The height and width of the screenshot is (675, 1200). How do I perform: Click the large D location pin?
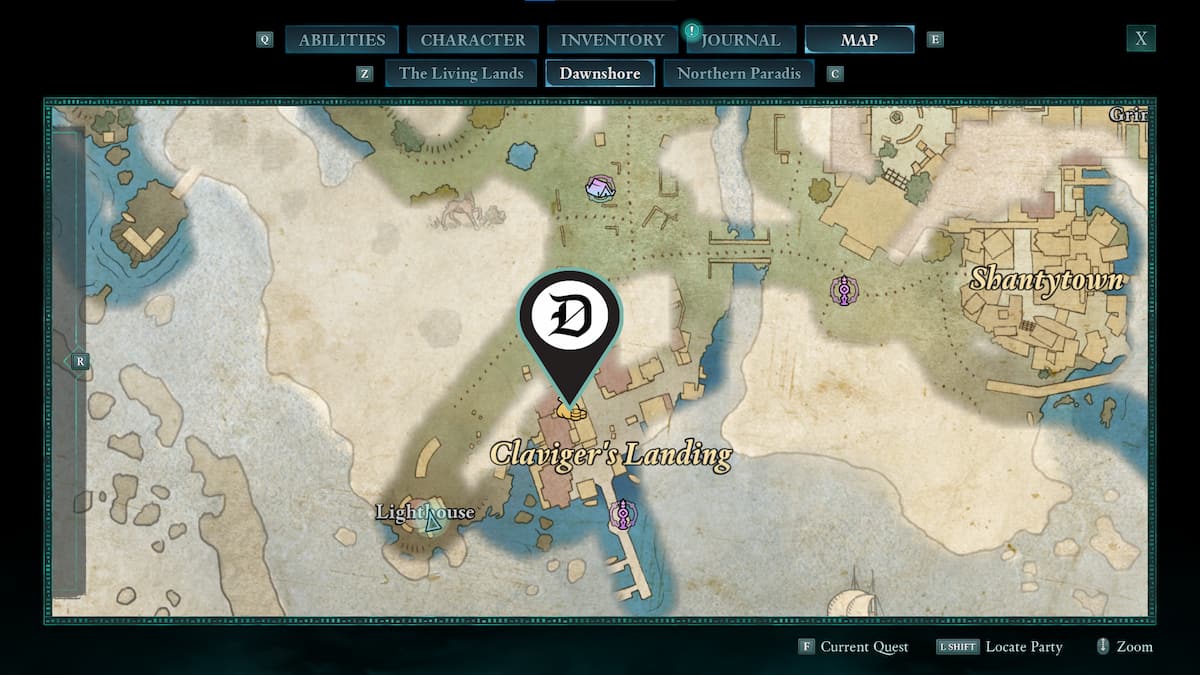pos(569,318)
